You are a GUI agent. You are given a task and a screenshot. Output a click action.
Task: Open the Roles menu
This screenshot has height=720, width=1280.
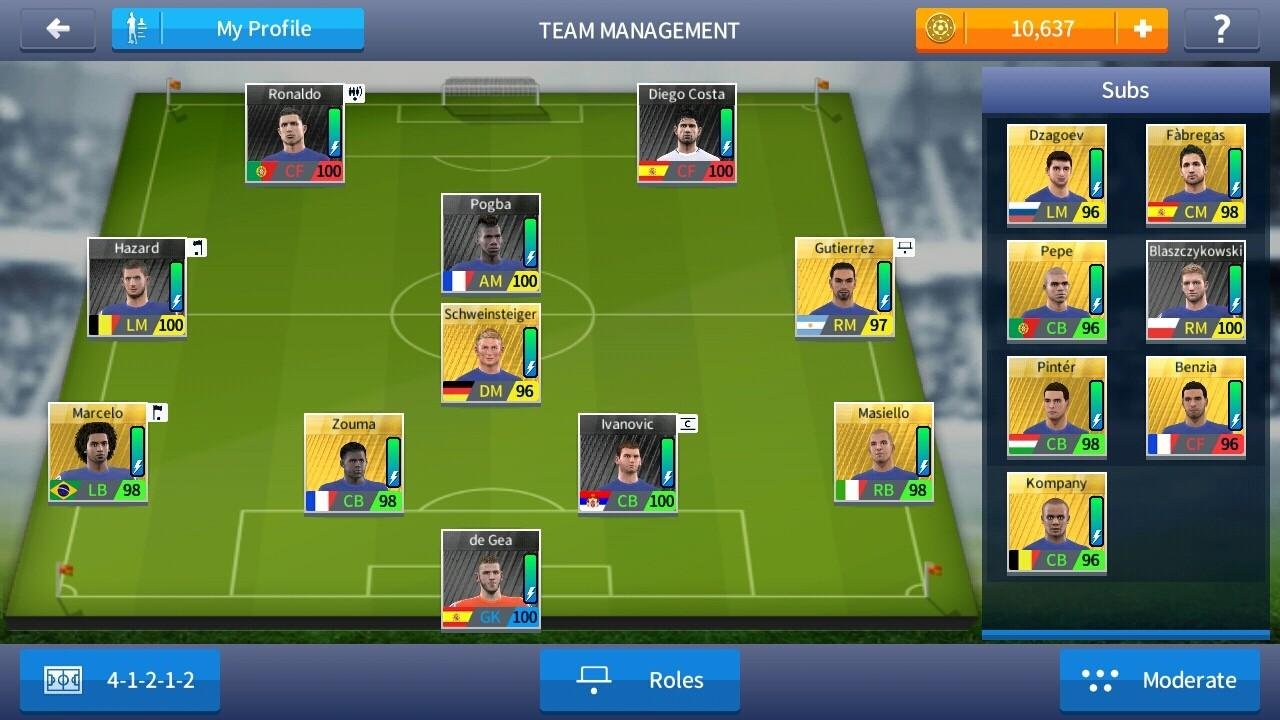(640, 680)
